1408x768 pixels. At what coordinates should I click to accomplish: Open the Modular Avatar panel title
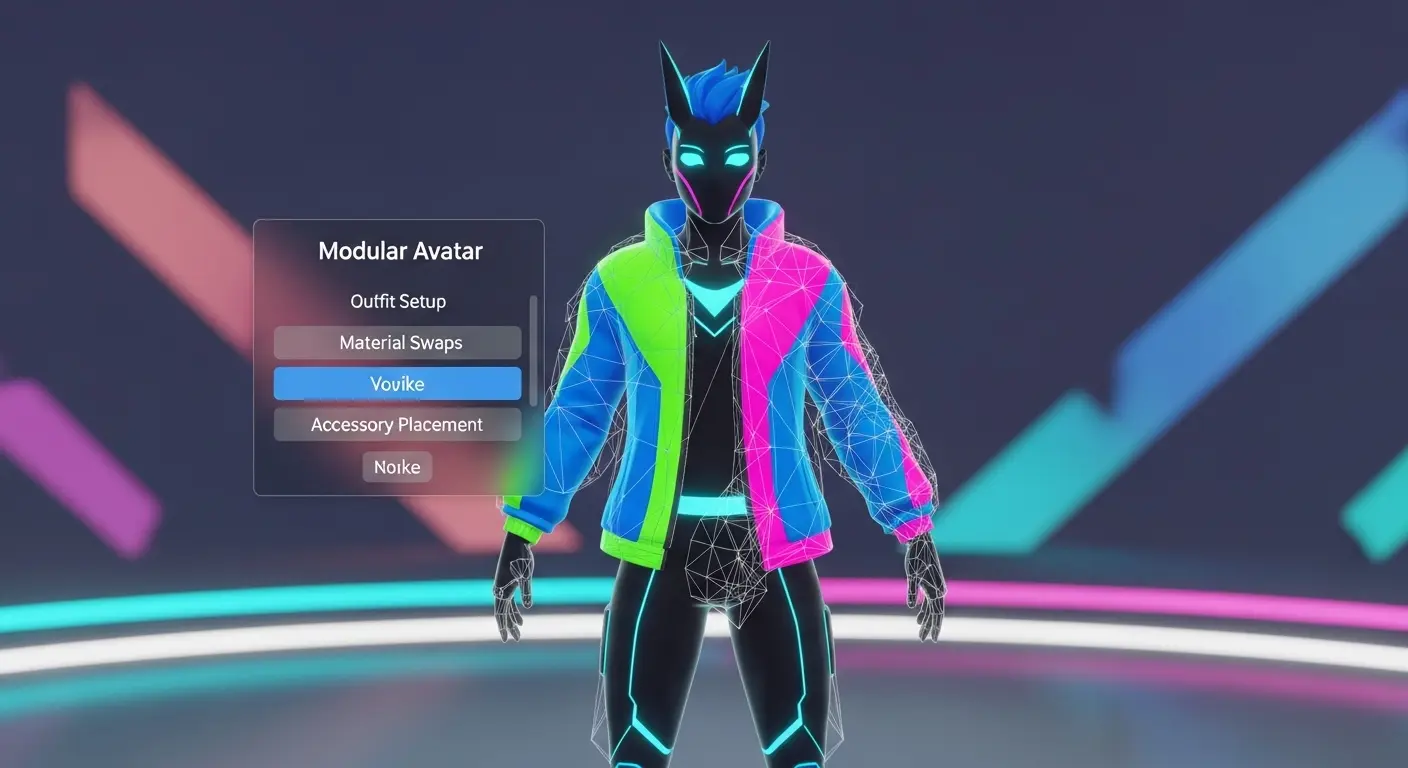point(399,251)
